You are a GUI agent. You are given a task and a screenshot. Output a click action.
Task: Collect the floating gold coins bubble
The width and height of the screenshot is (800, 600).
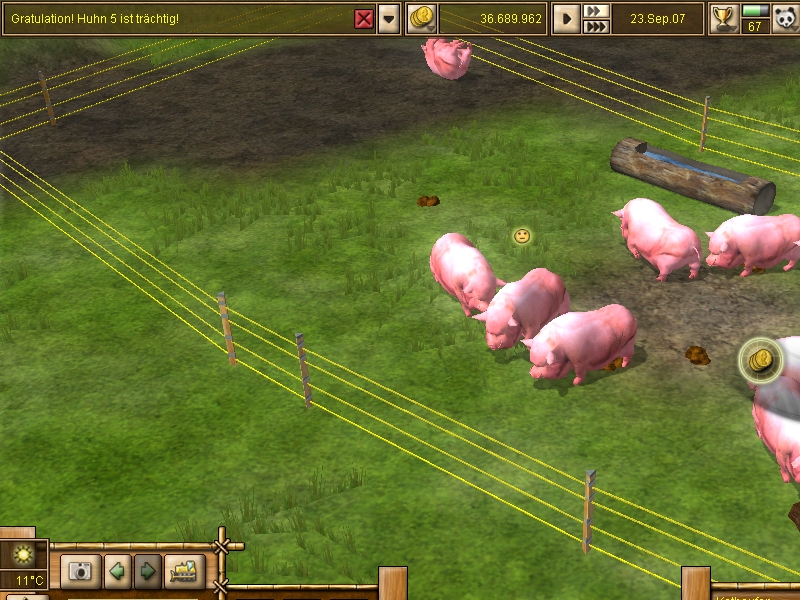click(759, 360)
